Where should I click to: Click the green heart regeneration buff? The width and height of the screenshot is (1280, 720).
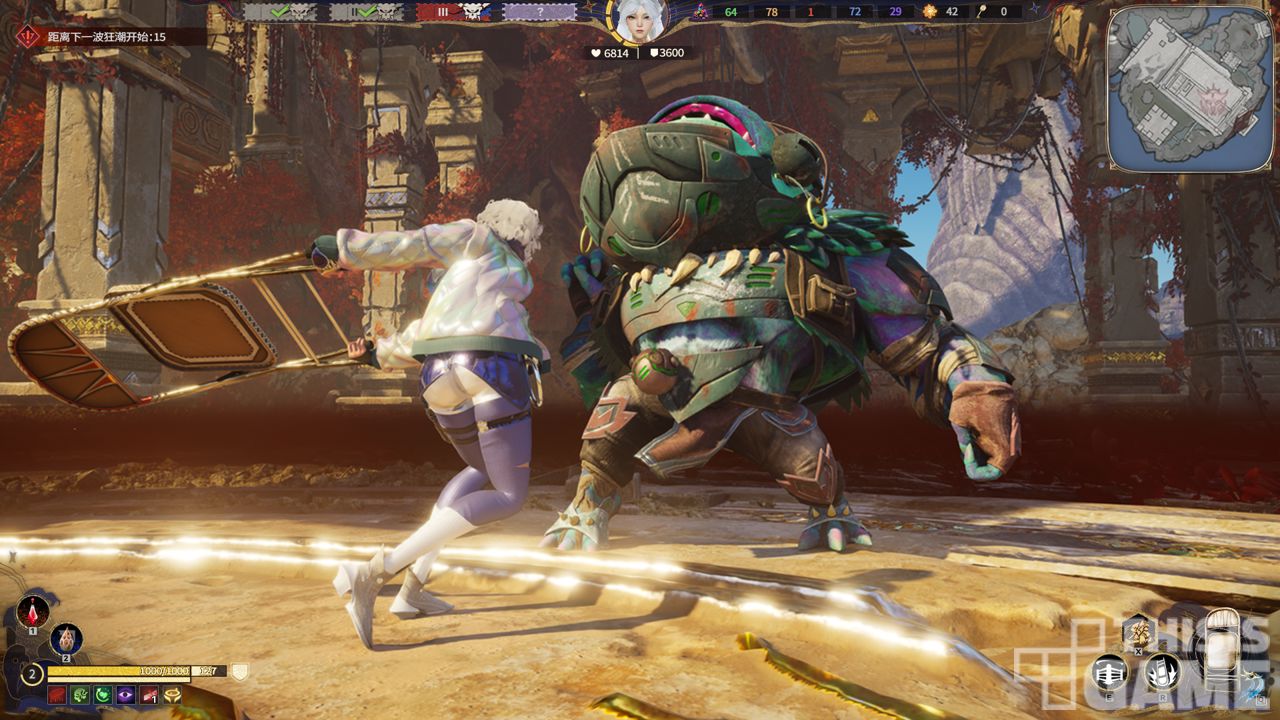(x=103, y=695)
